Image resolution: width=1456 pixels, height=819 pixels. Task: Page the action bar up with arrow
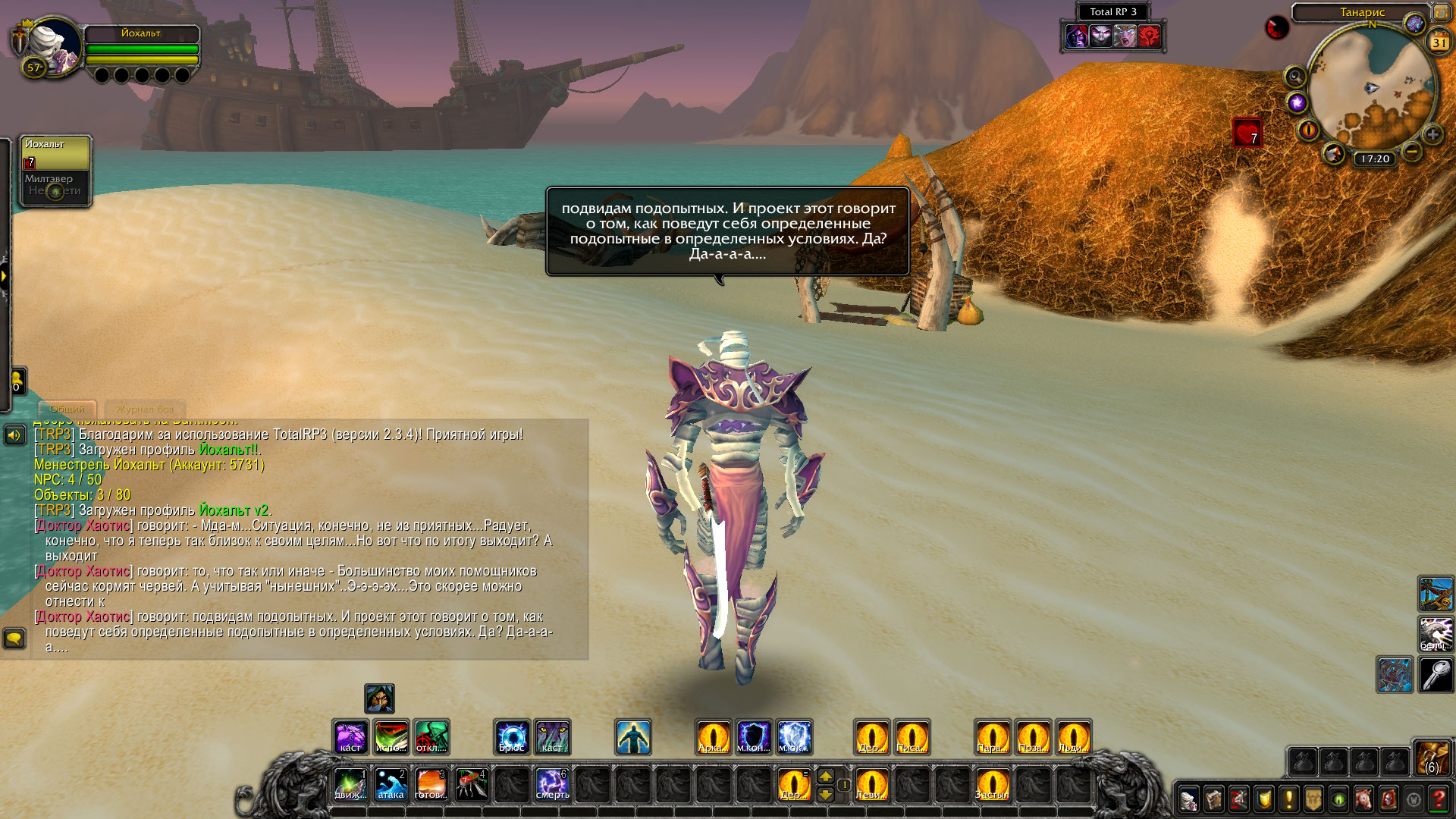click(826, 775)
